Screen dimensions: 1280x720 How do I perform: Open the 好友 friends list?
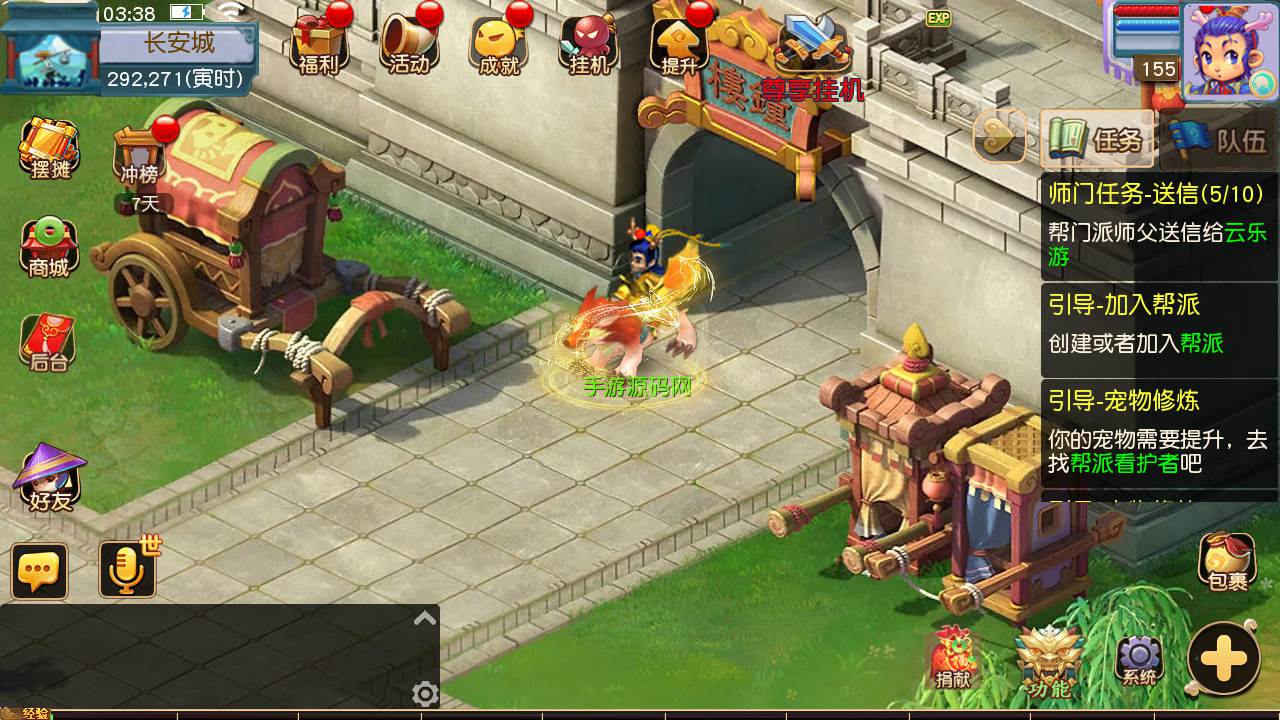[50, 478]
